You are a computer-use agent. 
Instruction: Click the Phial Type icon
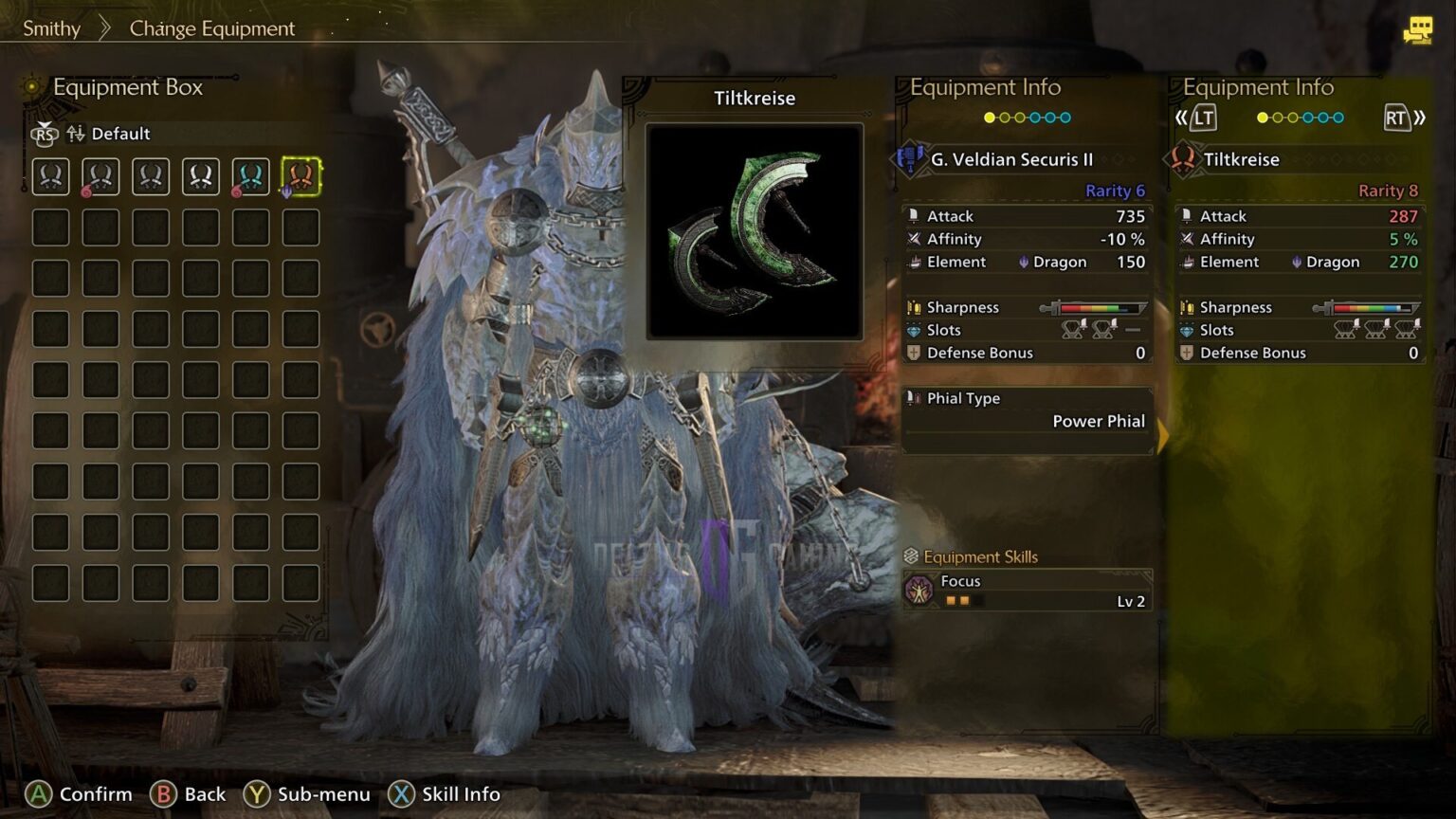915,399
